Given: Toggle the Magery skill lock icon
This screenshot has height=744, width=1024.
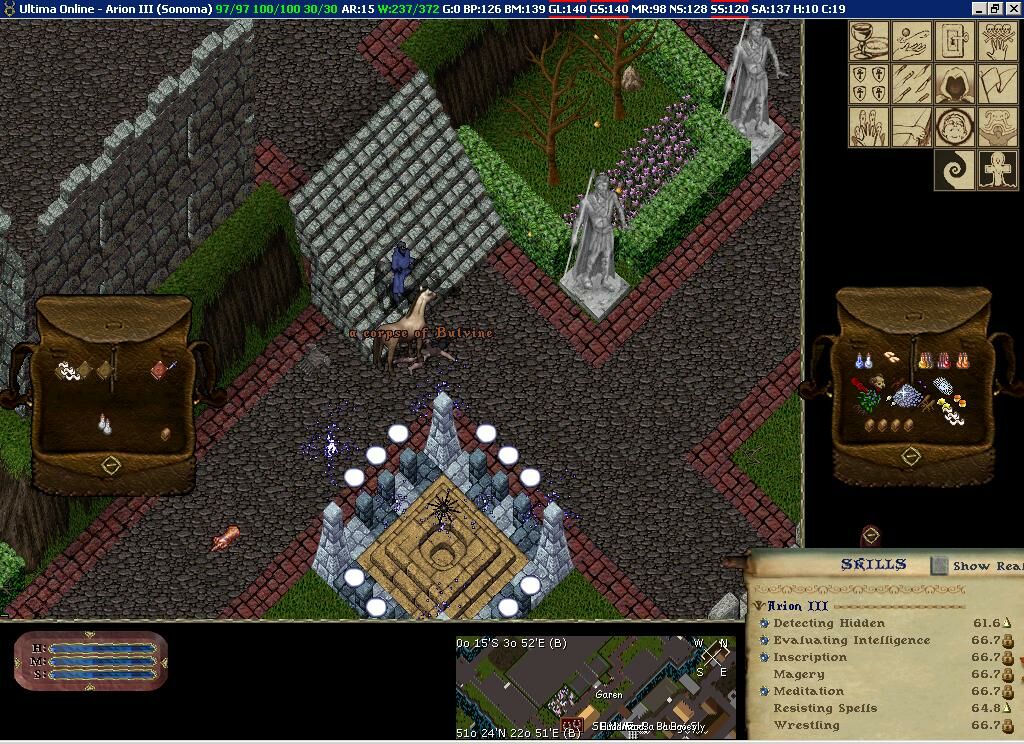Looking at the screenshot, I should (x=1008, y=674).
